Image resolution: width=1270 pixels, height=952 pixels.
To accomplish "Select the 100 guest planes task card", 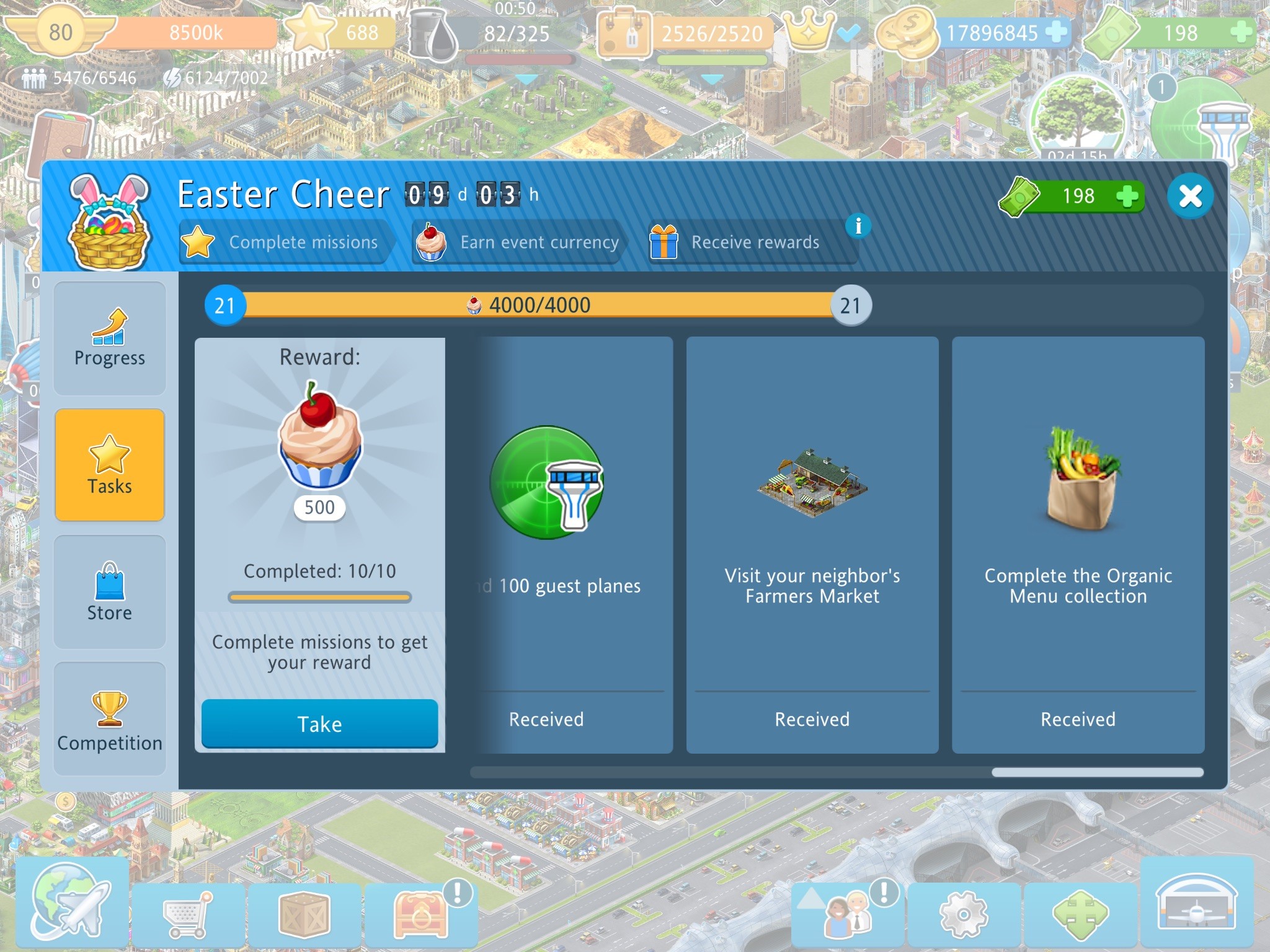I will pos(574,544).
